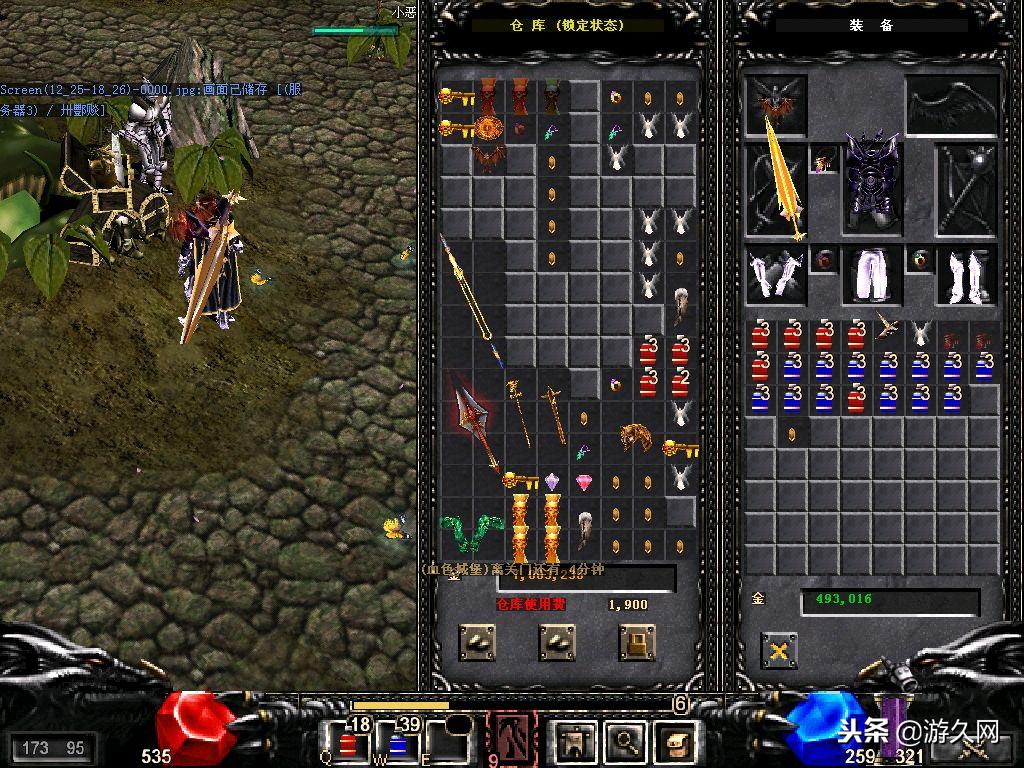Click the orange round shield in the warehouse

click(x=488, y=129)
